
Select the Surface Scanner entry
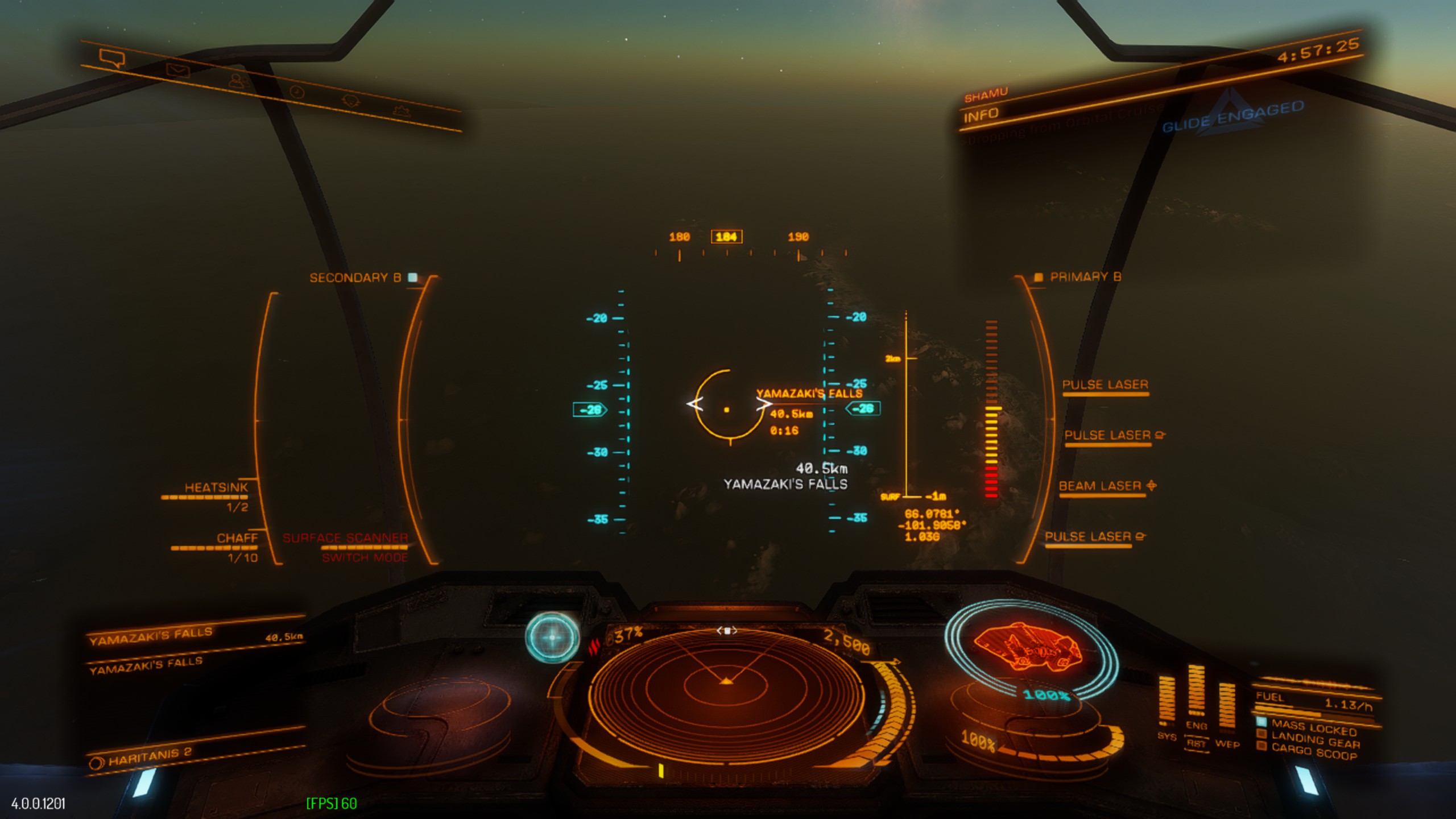tap(345, 538)
